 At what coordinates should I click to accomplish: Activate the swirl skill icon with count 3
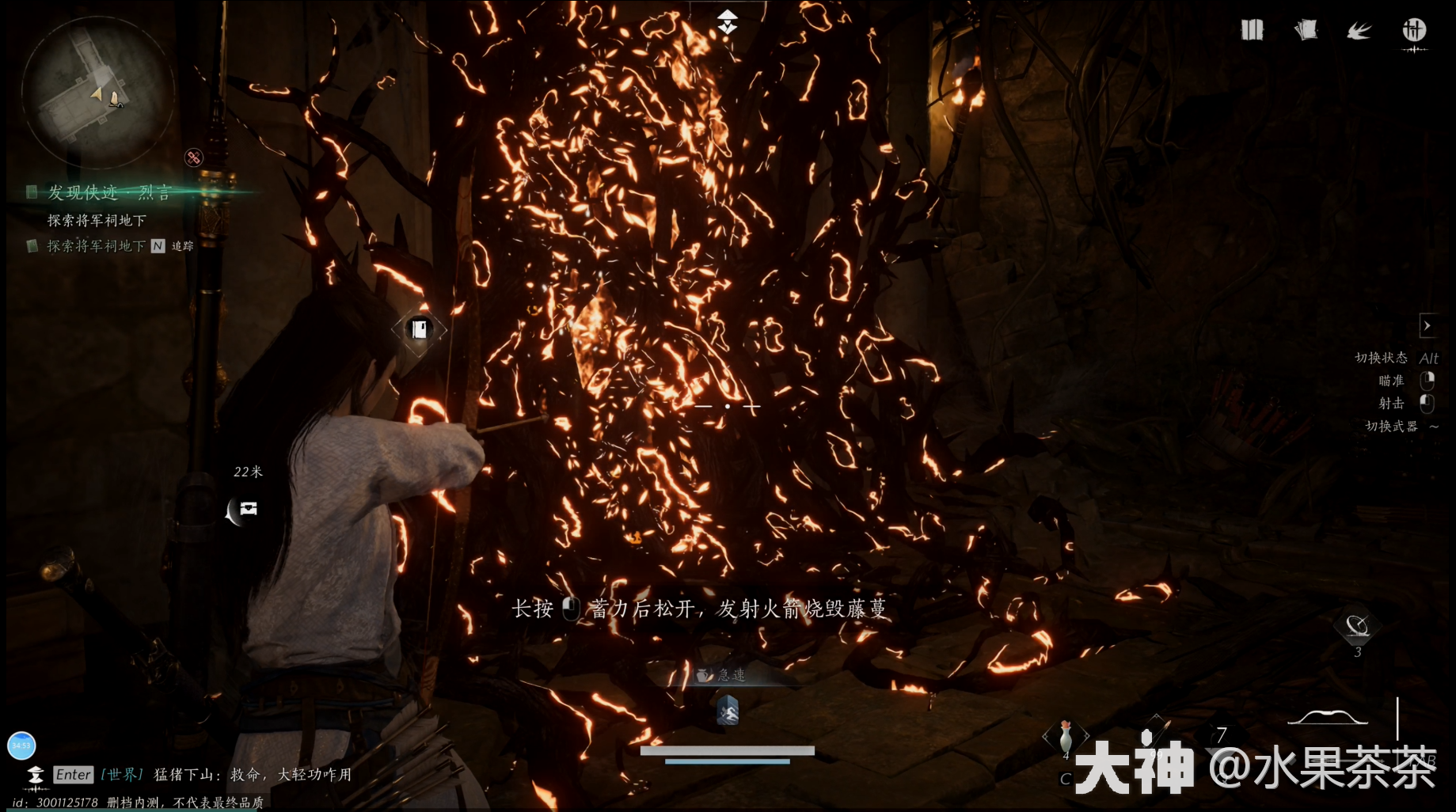[1357, 628]
